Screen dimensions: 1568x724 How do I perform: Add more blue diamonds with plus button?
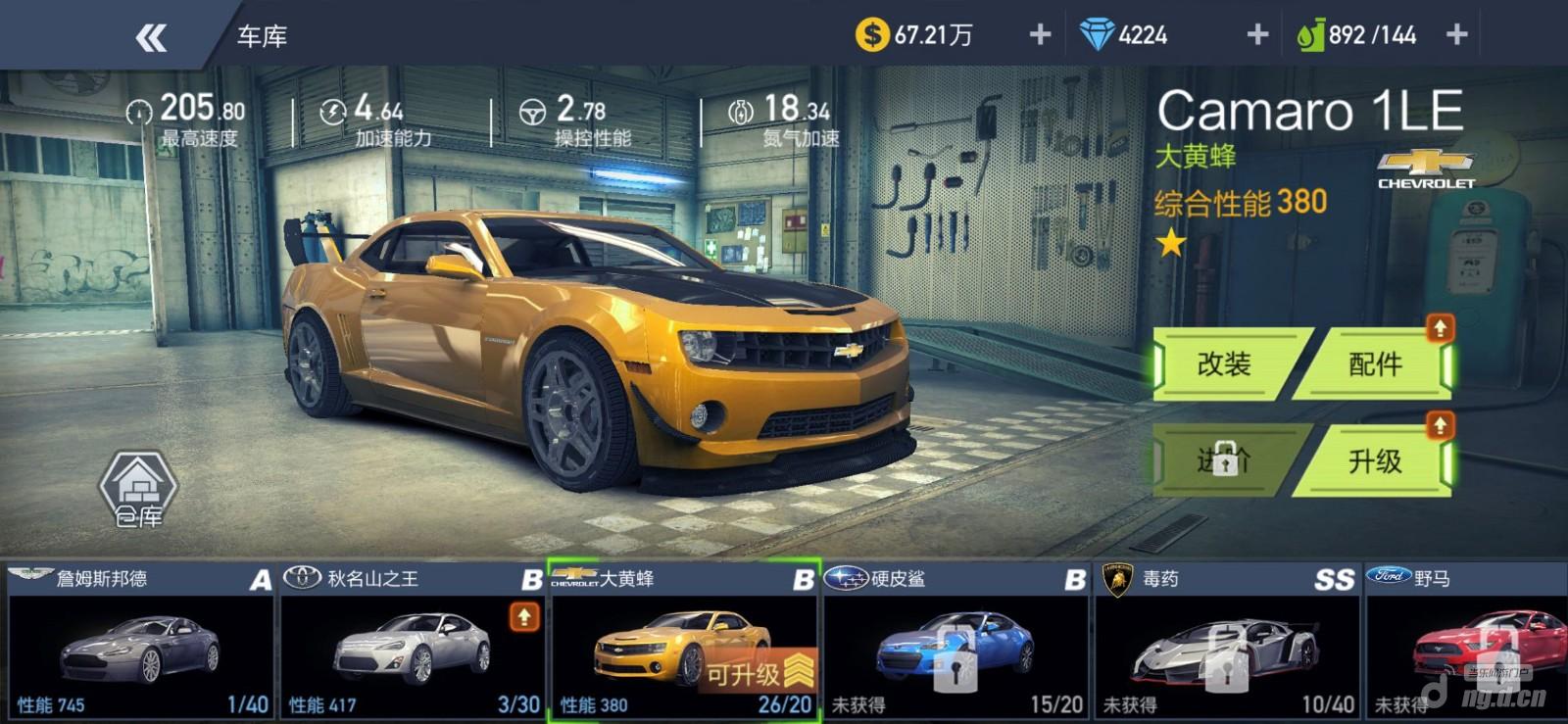(1257, 35)
